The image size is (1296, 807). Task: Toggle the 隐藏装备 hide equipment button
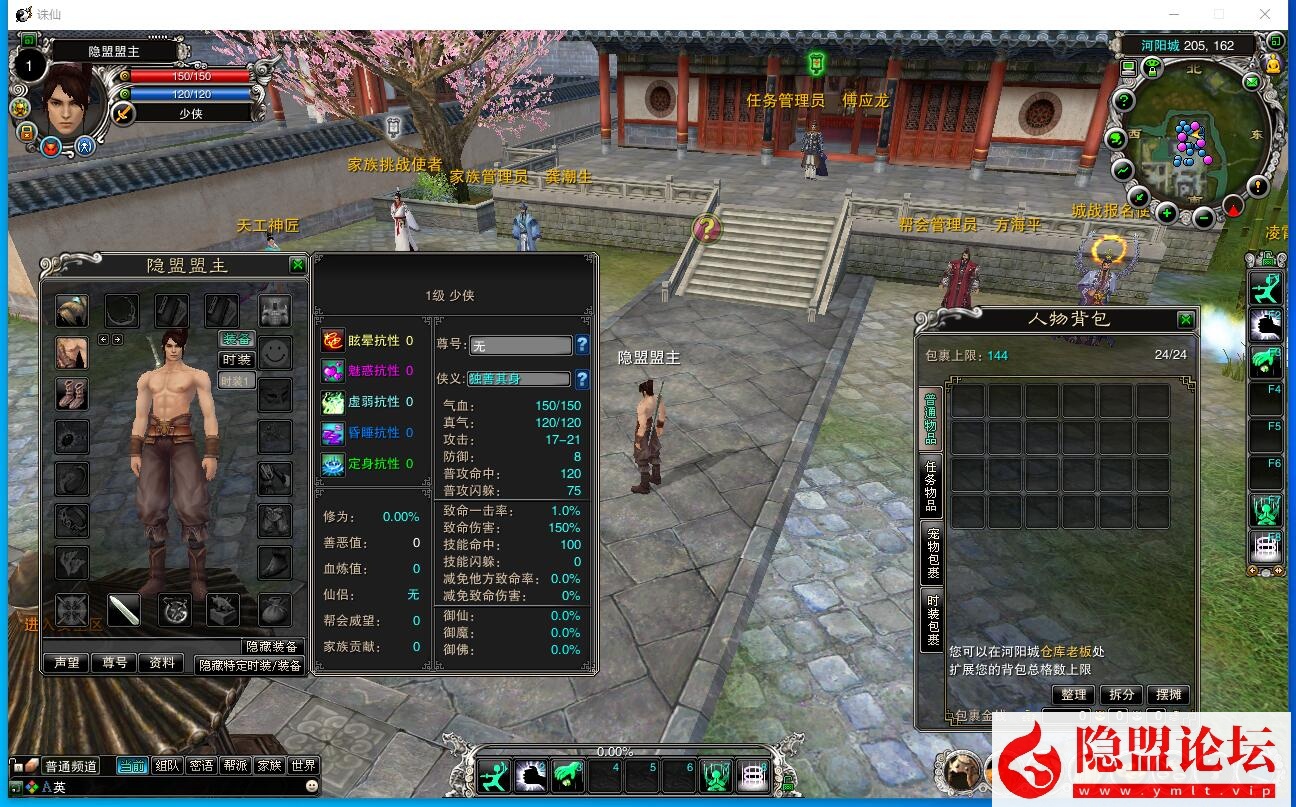272,647
